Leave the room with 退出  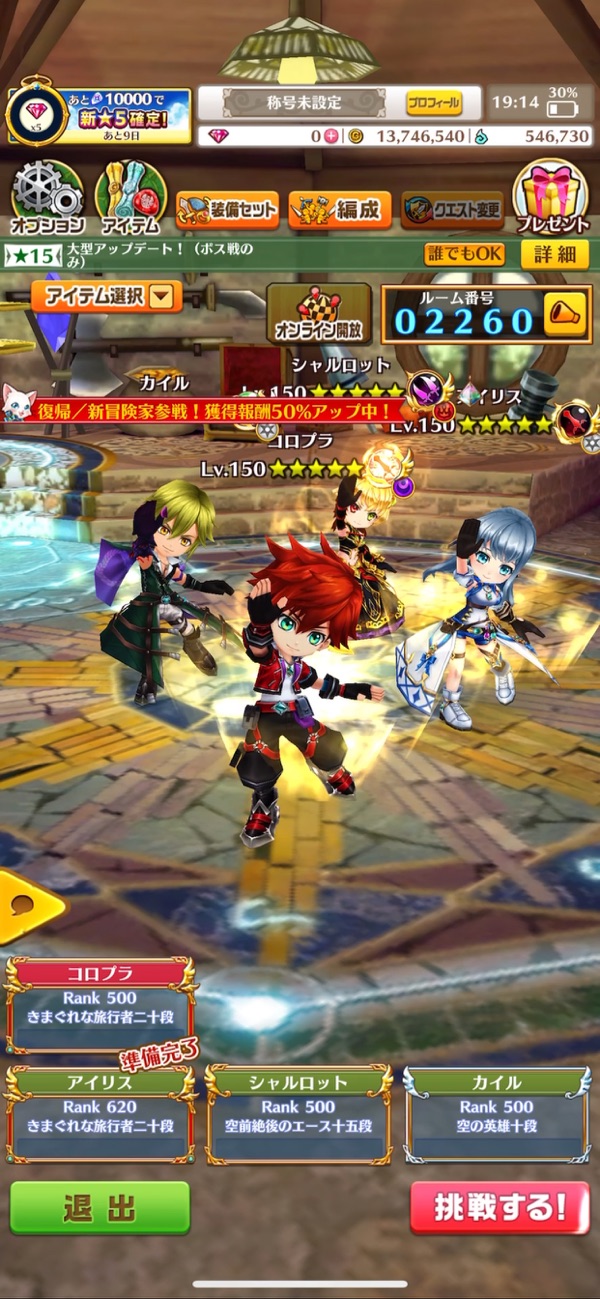point(100,1207)
